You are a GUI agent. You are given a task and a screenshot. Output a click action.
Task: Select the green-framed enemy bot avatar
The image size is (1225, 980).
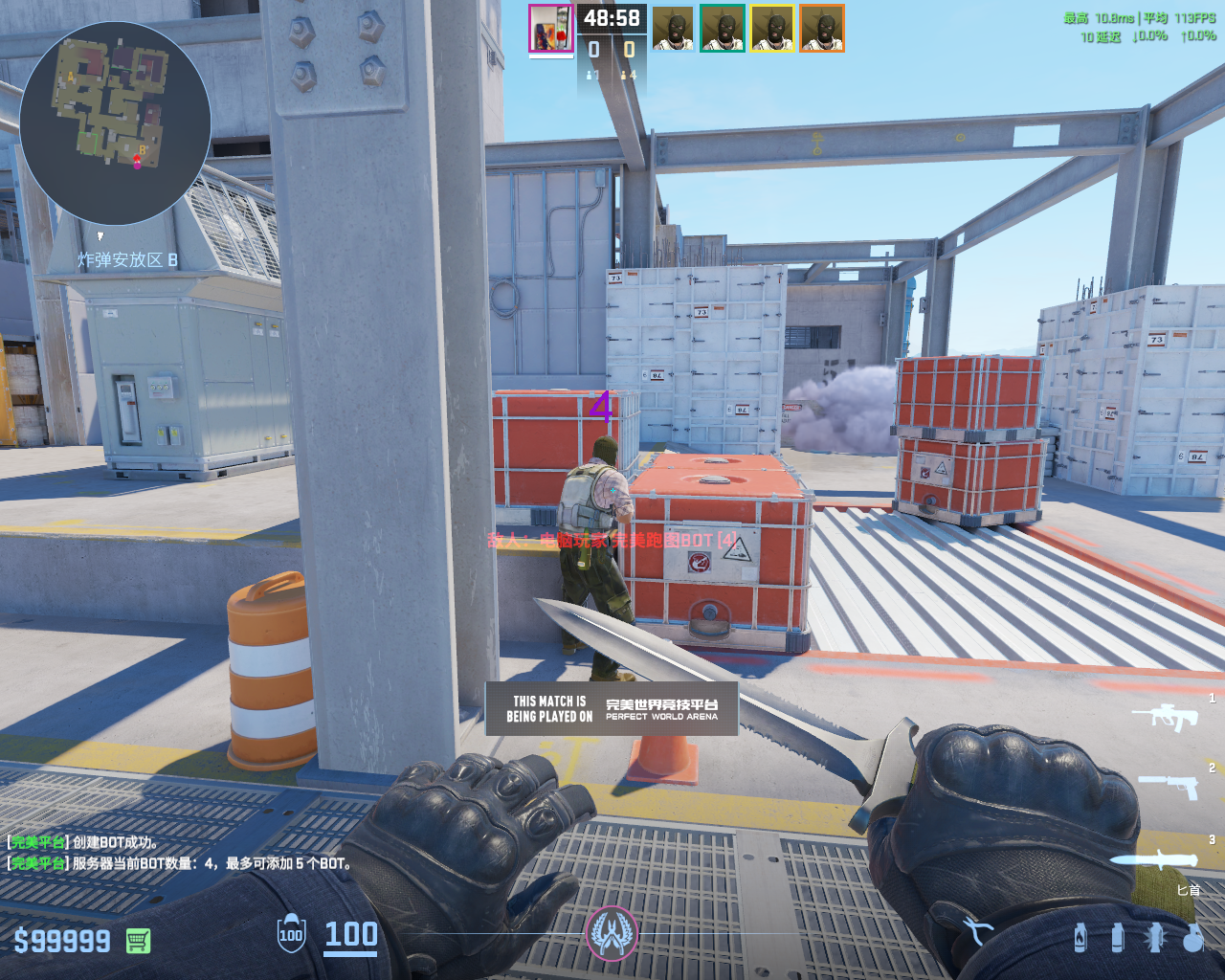pyautogui.click(x=723, y=29)
